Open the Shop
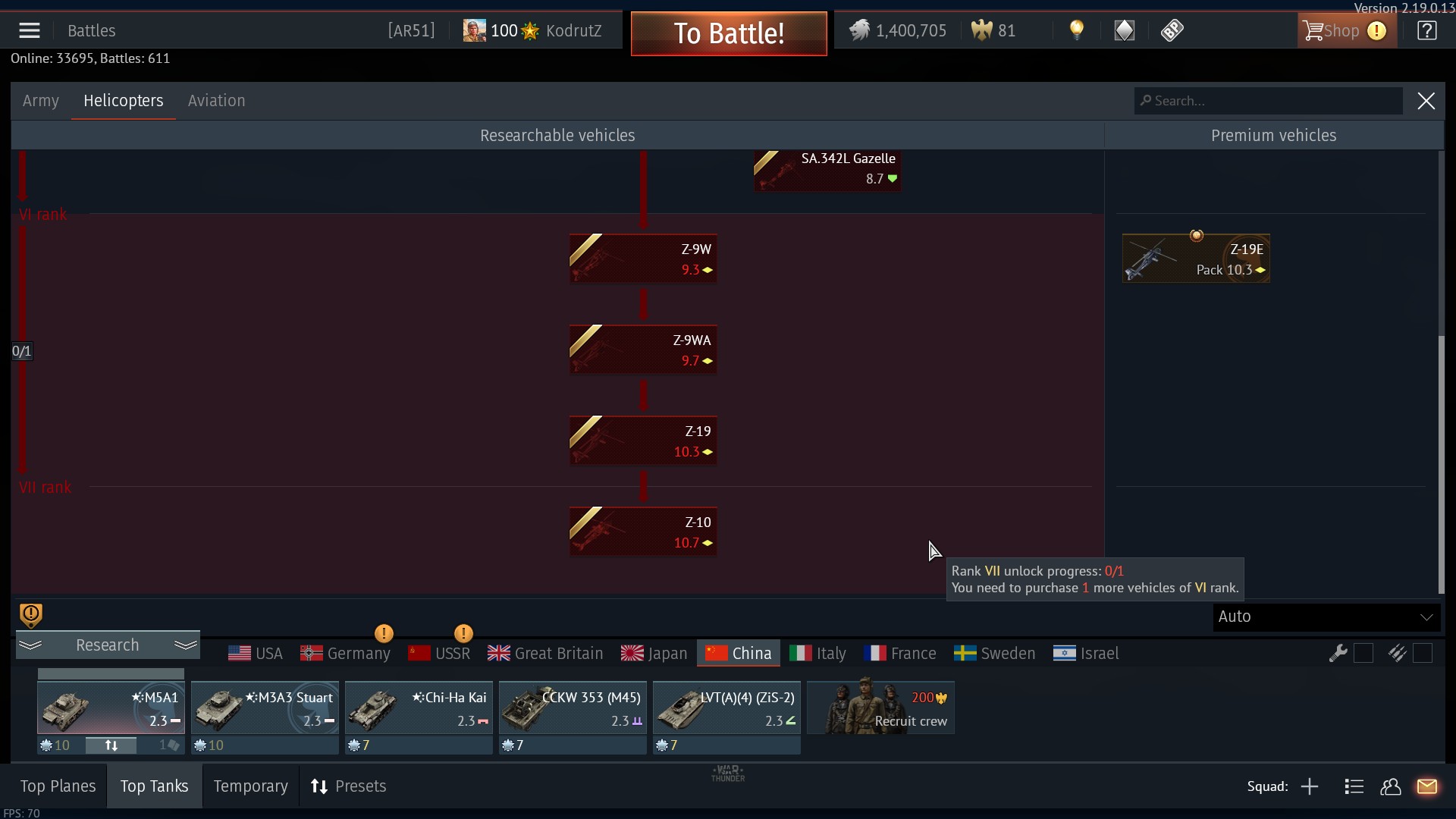This screenshot has height=819, width=1456. click(x=1341, y=31)
